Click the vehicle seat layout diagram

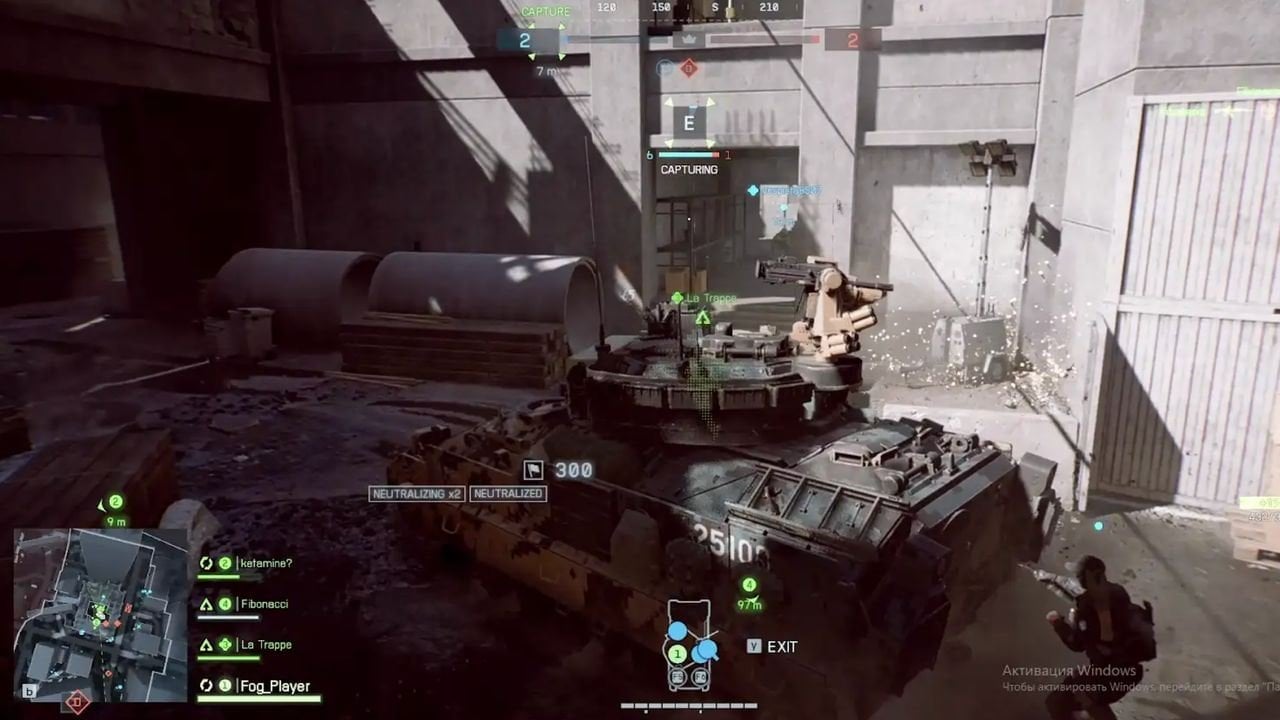coord(689,646)
